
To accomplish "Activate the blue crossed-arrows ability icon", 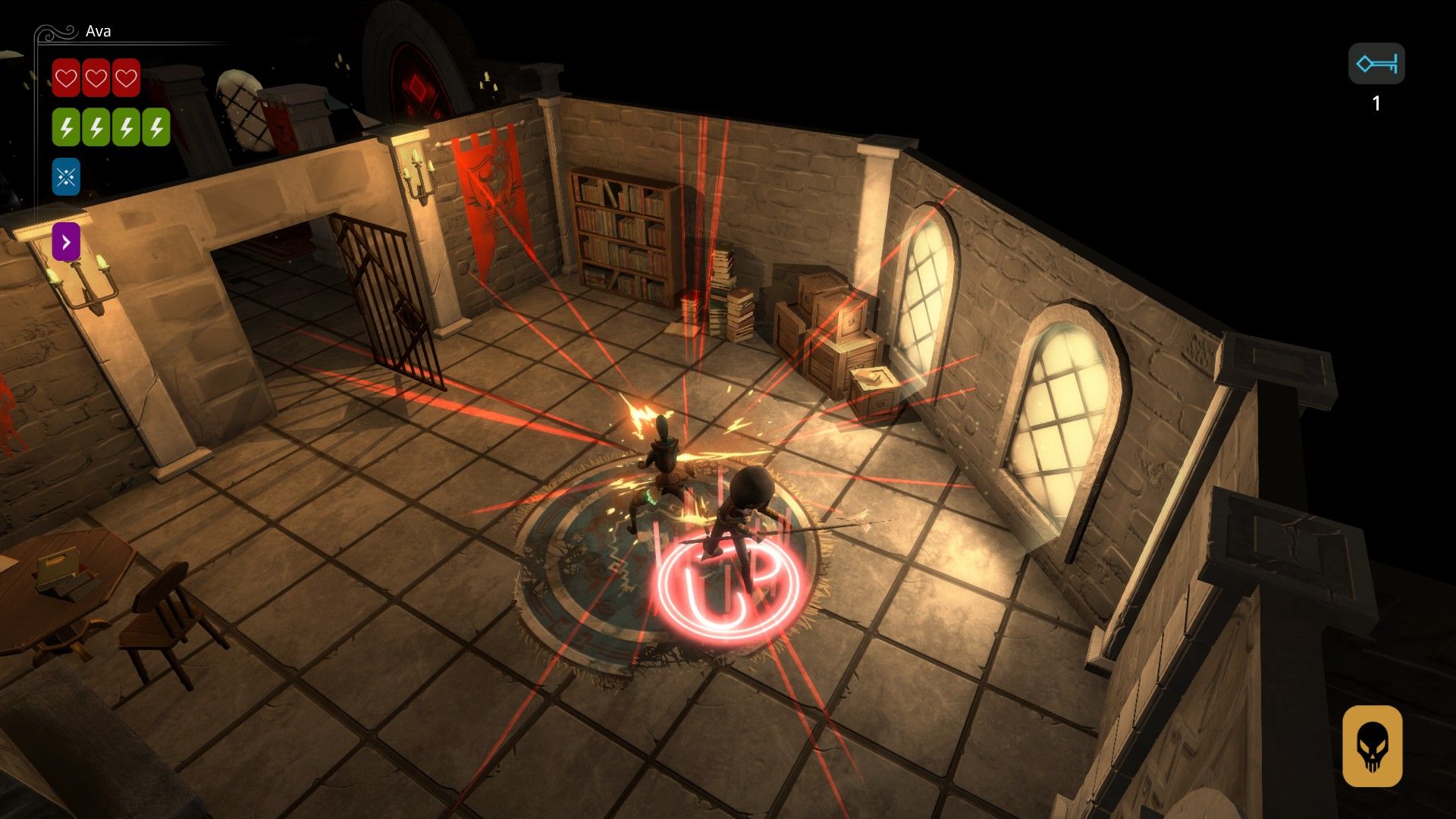I will tap(66, 177).
